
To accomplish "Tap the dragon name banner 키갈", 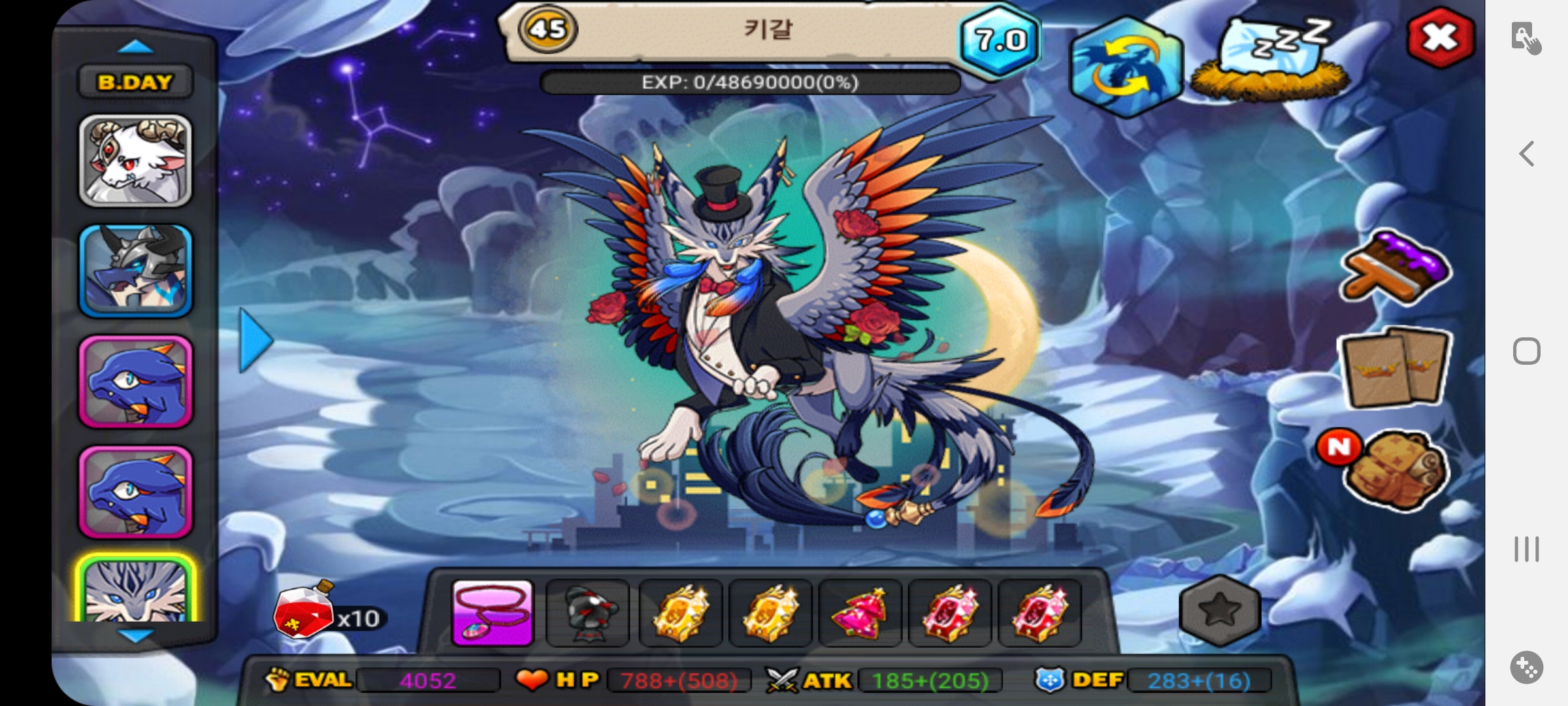I will tap(768, 30).
